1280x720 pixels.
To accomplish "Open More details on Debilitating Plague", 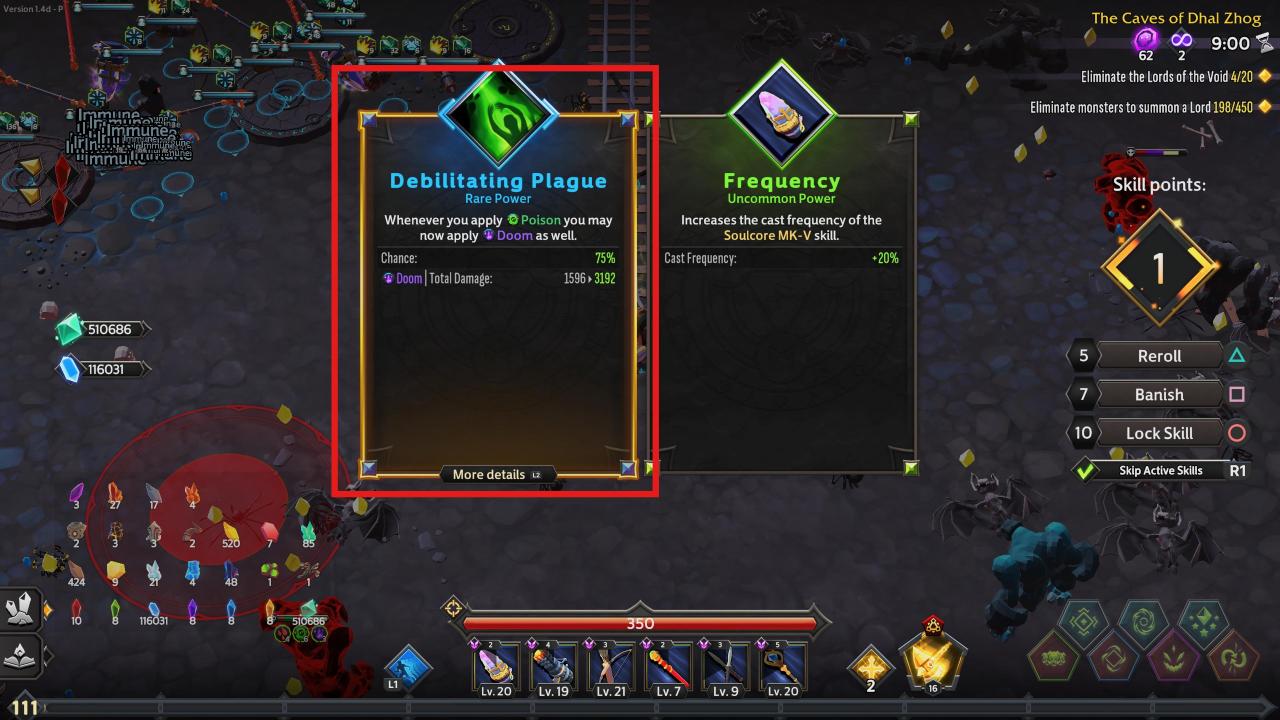I will coord(497,474).
